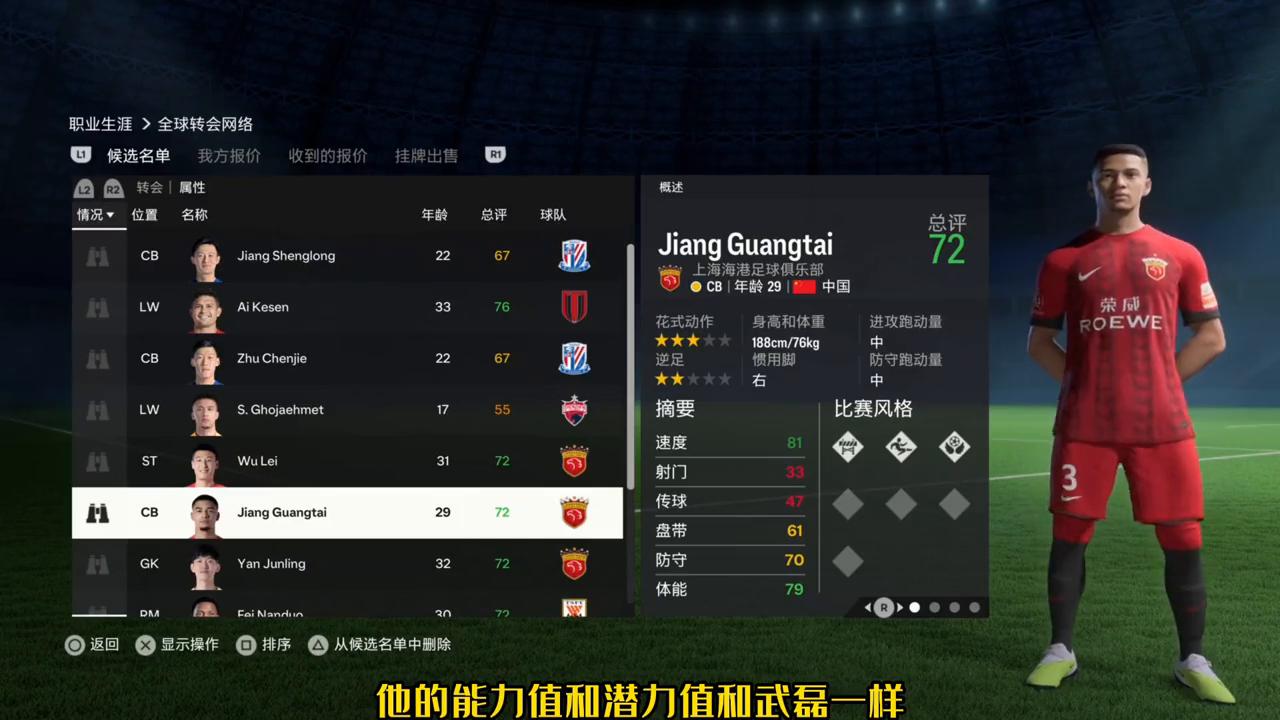Click the left arrow beside the R page indicator
Screen dimensions: 1280x720
[868, 607]
